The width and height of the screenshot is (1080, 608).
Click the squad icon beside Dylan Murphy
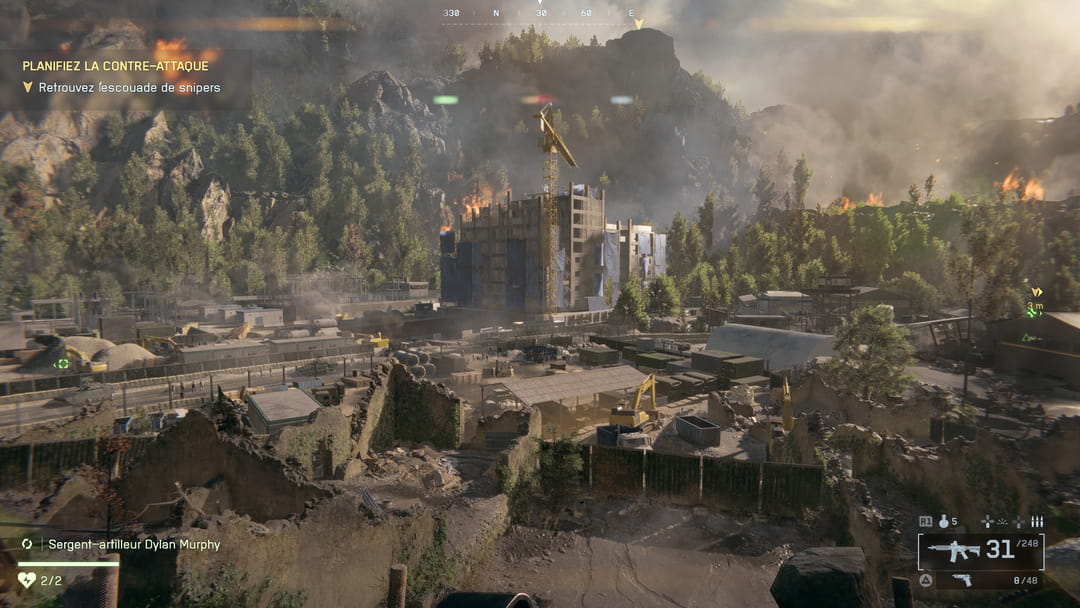(x=27, y=544)
